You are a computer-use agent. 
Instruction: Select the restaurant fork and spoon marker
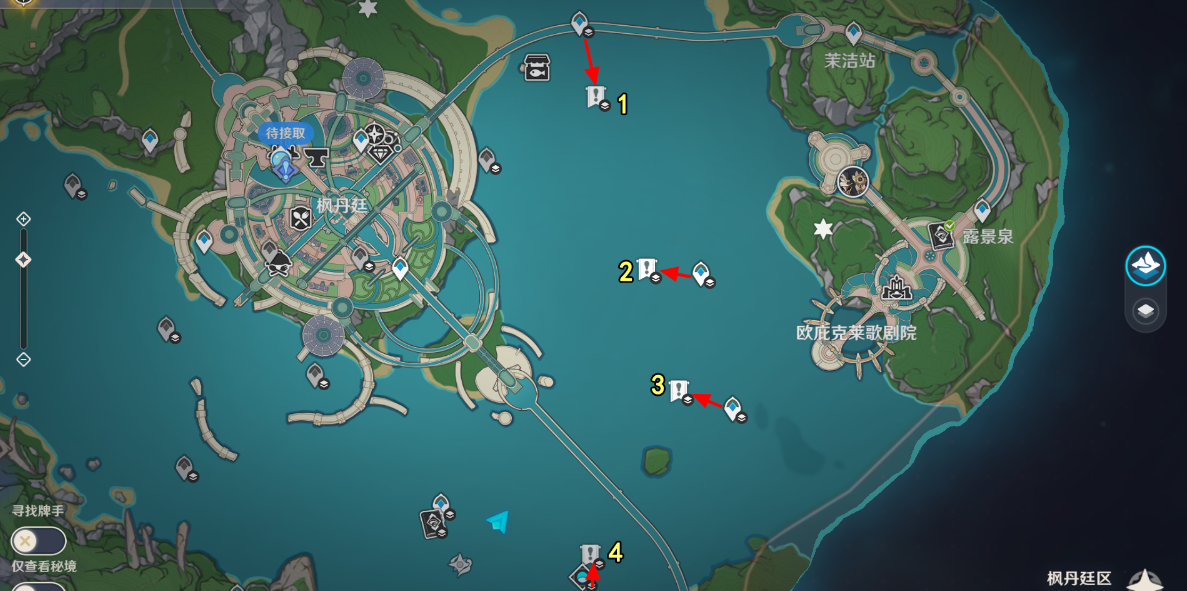[301, 217]
